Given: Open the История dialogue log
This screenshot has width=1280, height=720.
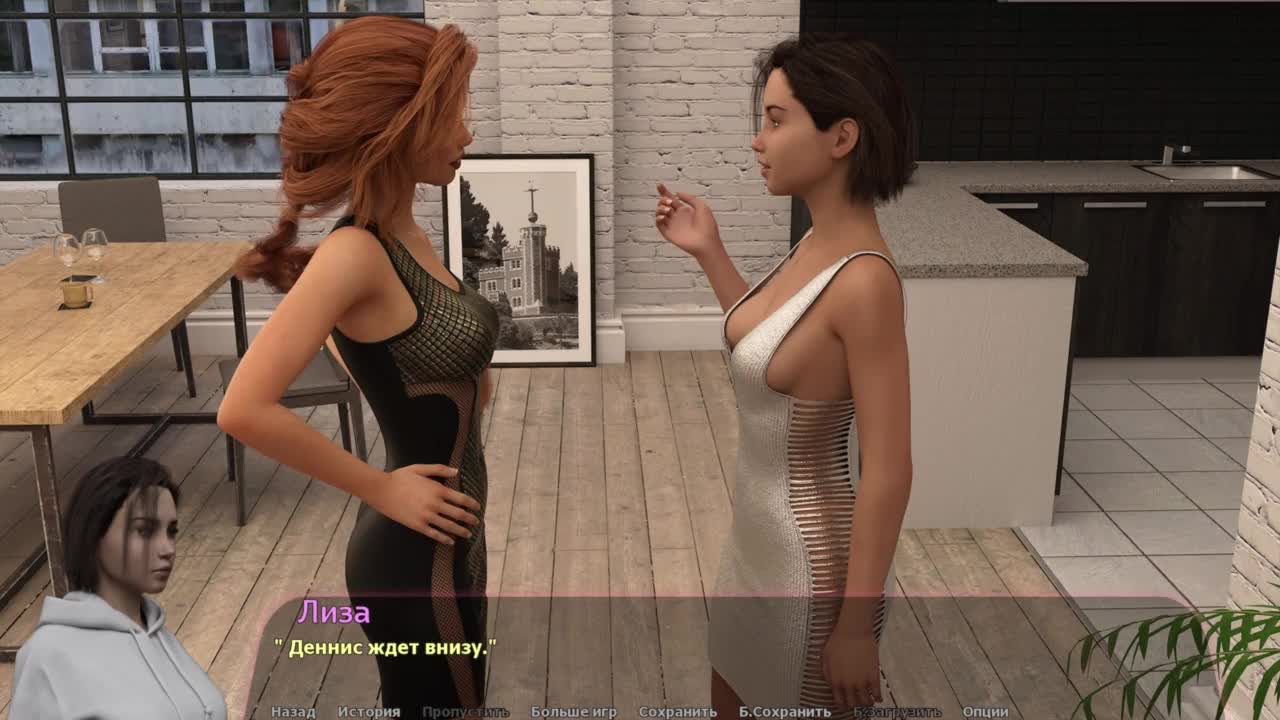Looking at the screenshot, I should tap(368, 712).
